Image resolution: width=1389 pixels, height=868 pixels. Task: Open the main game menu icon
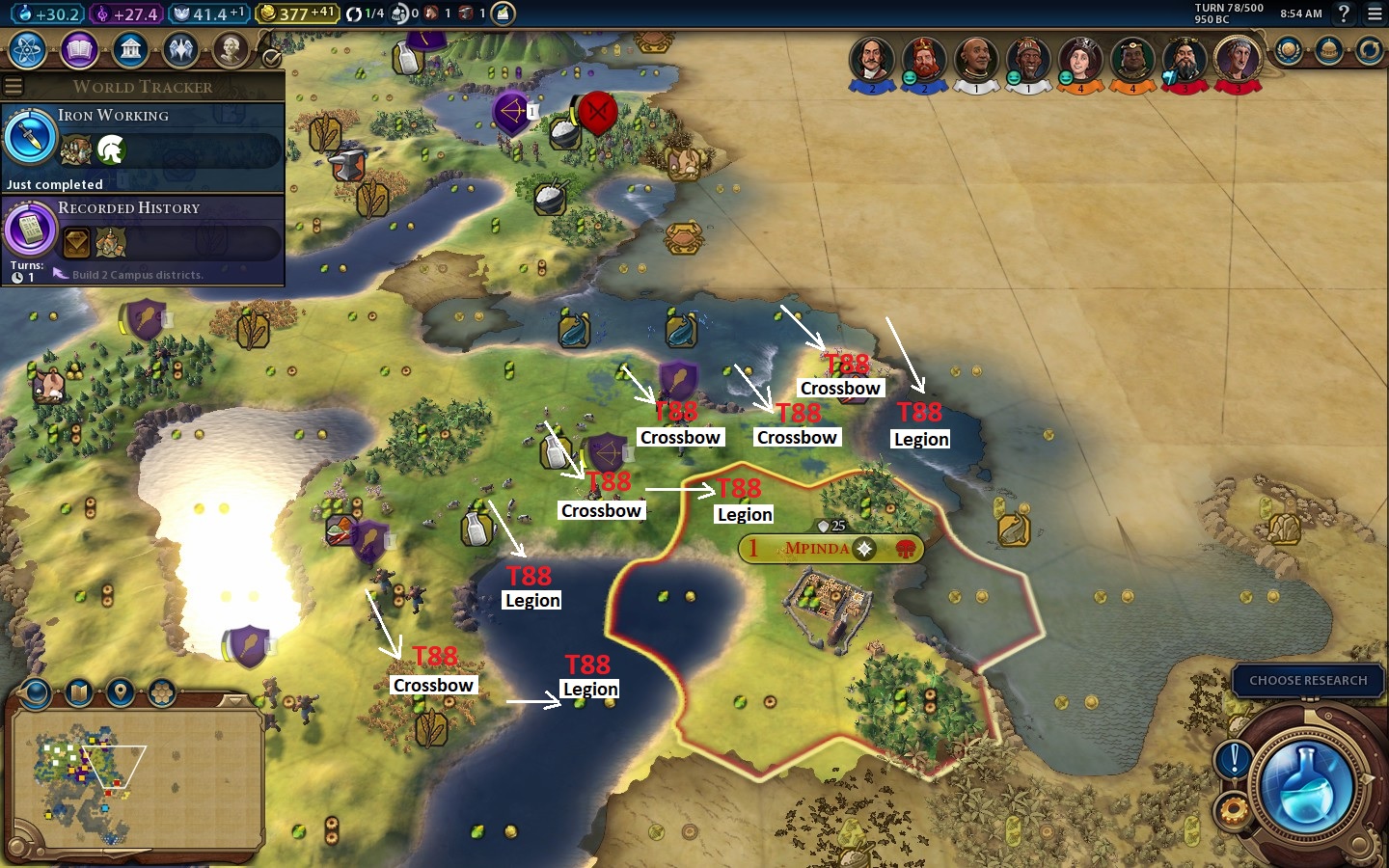pos(1375,14)
